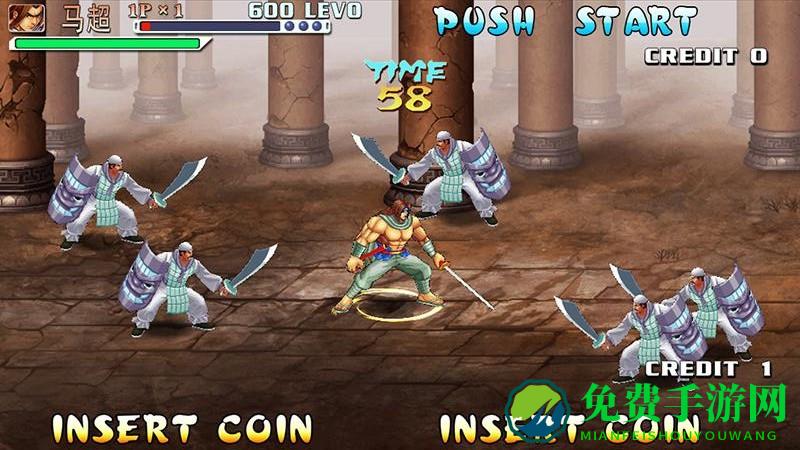Select the PUSH START prompt
Screen dimensions: 800x450
(565, 21)
